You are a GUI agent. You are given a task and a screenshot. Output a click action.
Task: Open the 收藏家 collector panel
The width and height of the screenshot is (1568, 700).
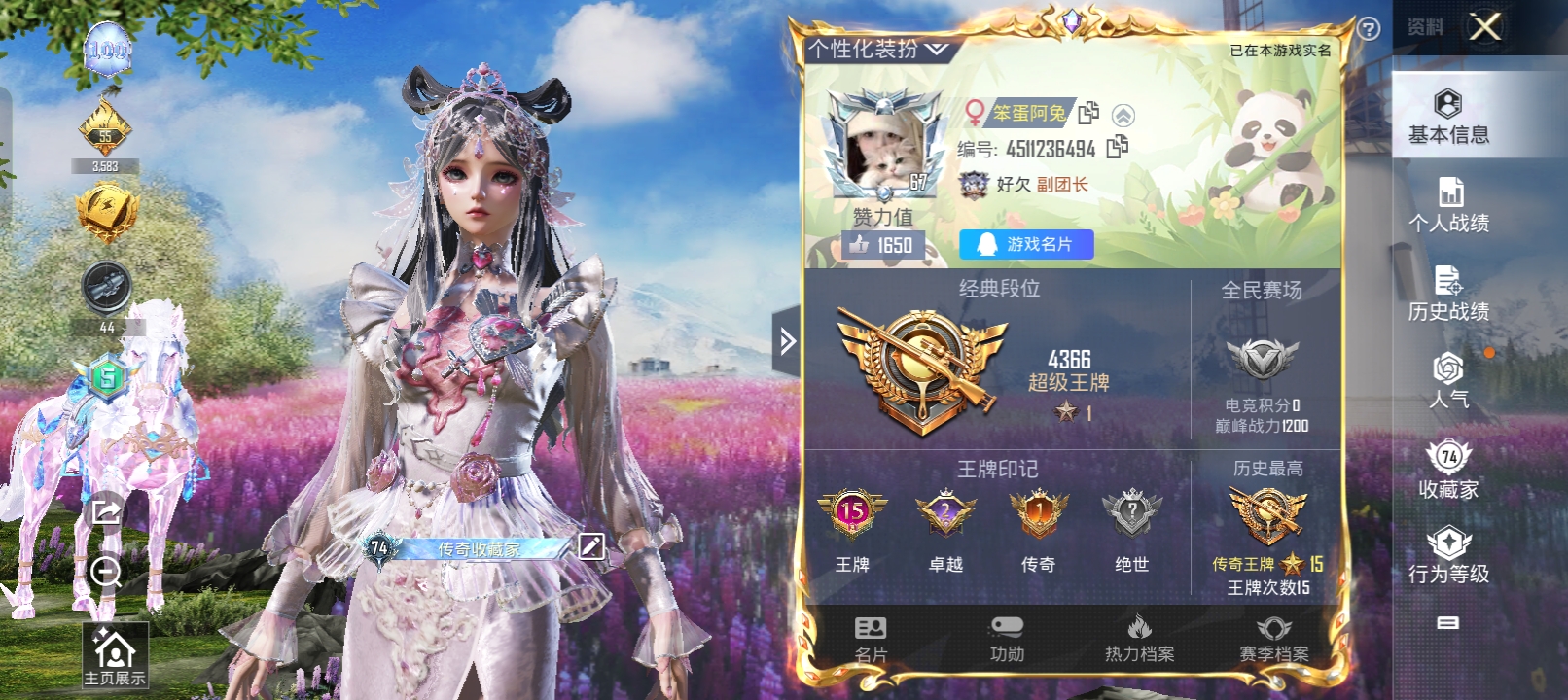point(1450,472)
